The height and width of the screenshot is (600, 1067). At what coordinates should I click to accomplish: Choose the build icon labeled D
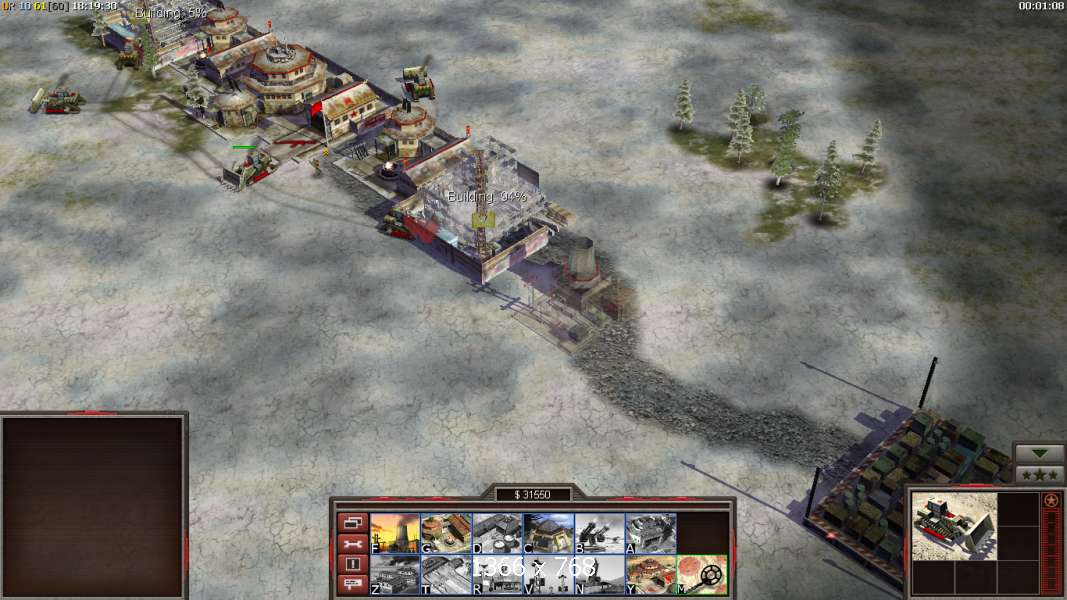[497, 533]
